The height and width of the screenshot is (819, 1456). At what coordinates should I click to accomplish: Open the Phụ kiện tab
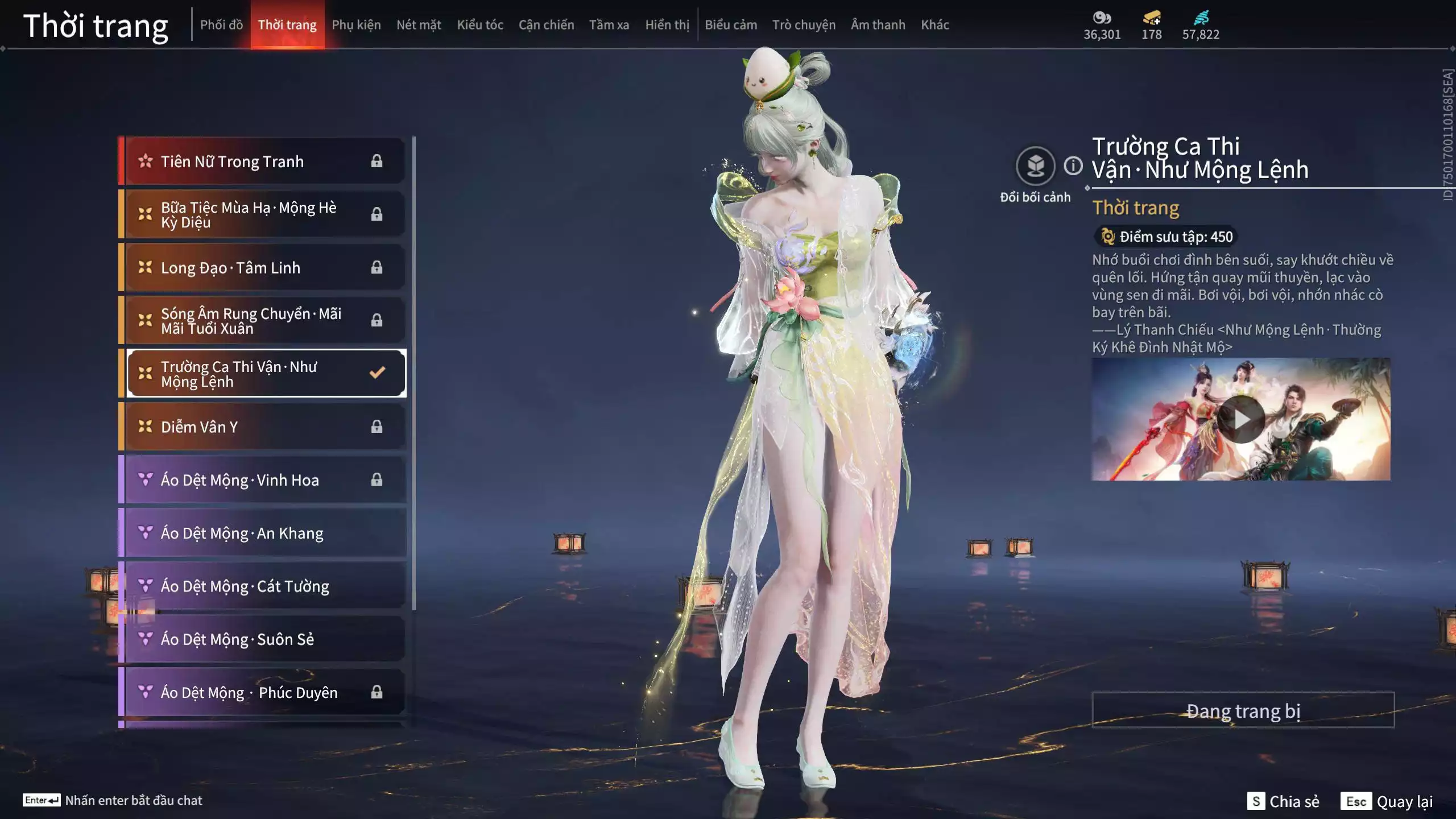coord(356,24)
